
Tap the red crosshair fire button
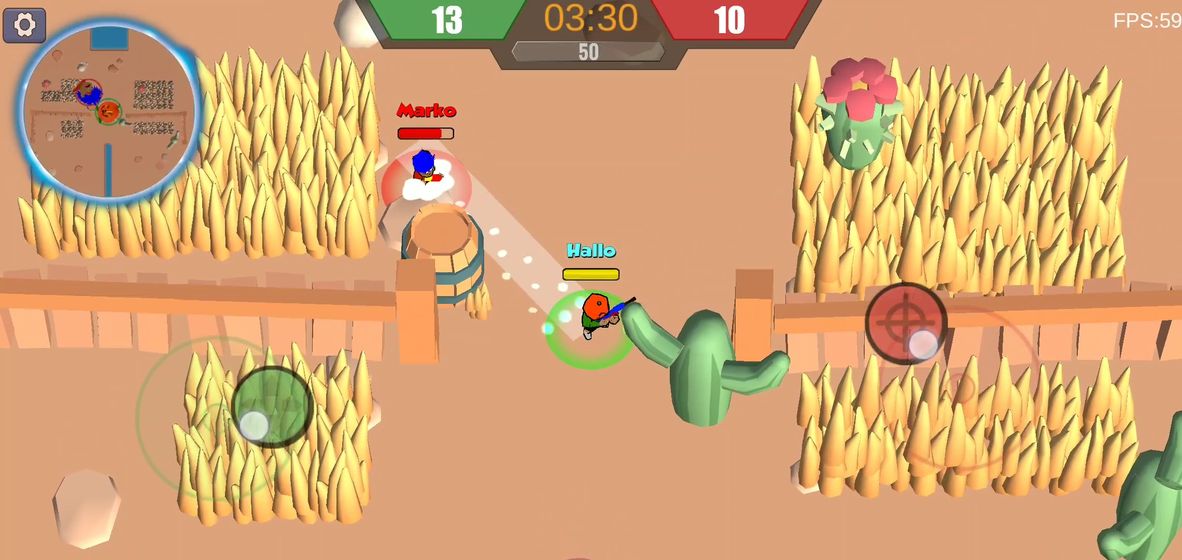pos(905,322)
